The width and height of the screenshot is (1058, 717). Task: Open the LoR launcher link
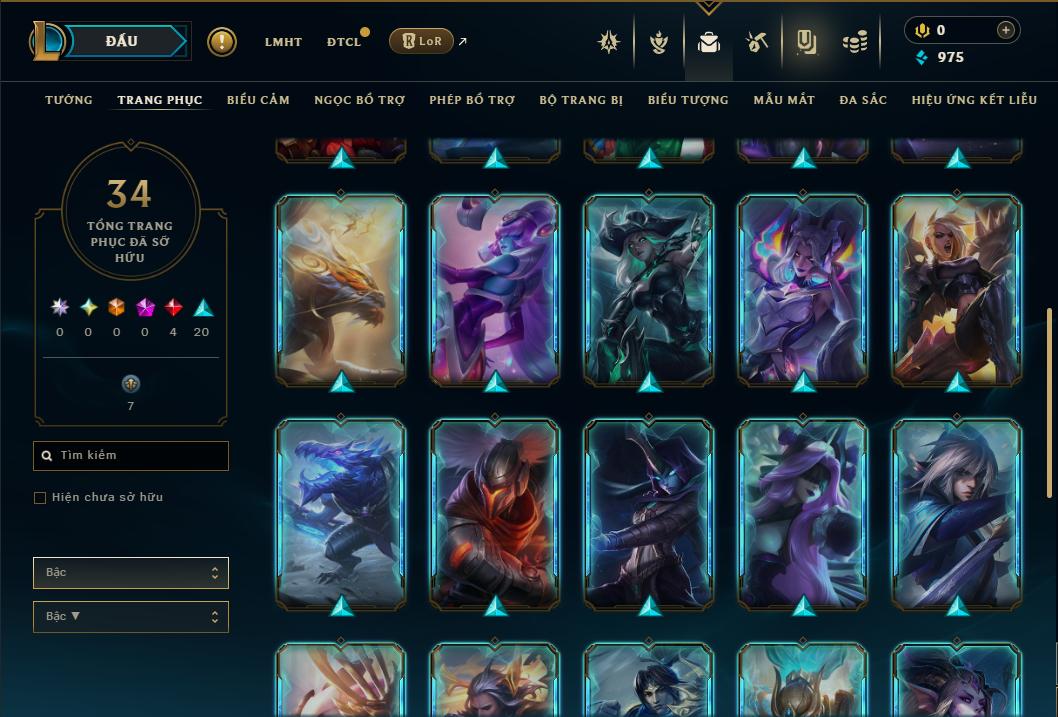(421, 41)
